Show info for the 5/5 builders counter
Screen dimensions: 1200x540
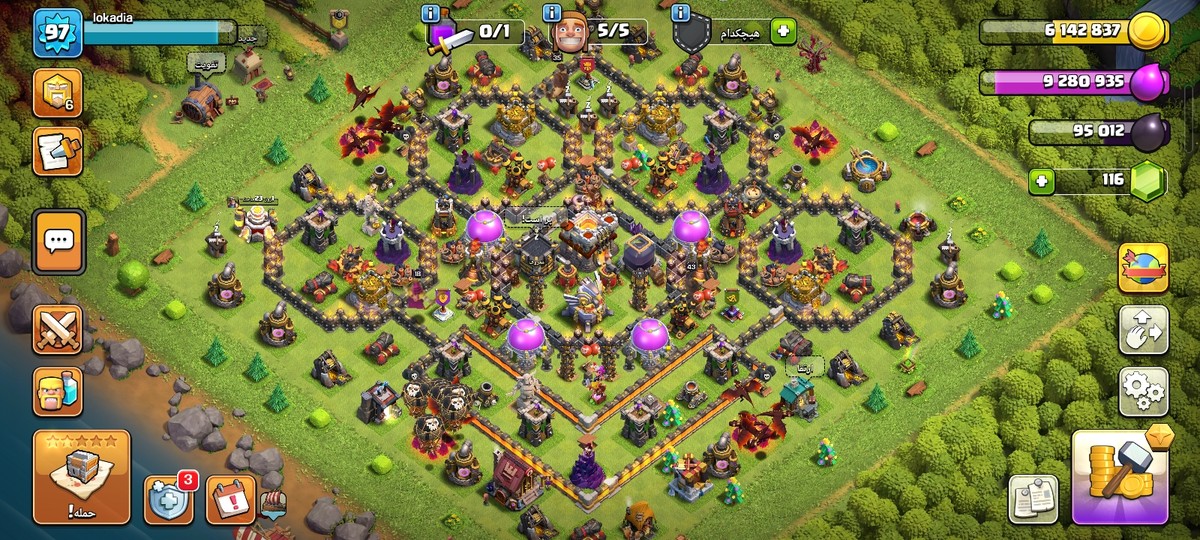pyautogui.click(x=553, y=14)
